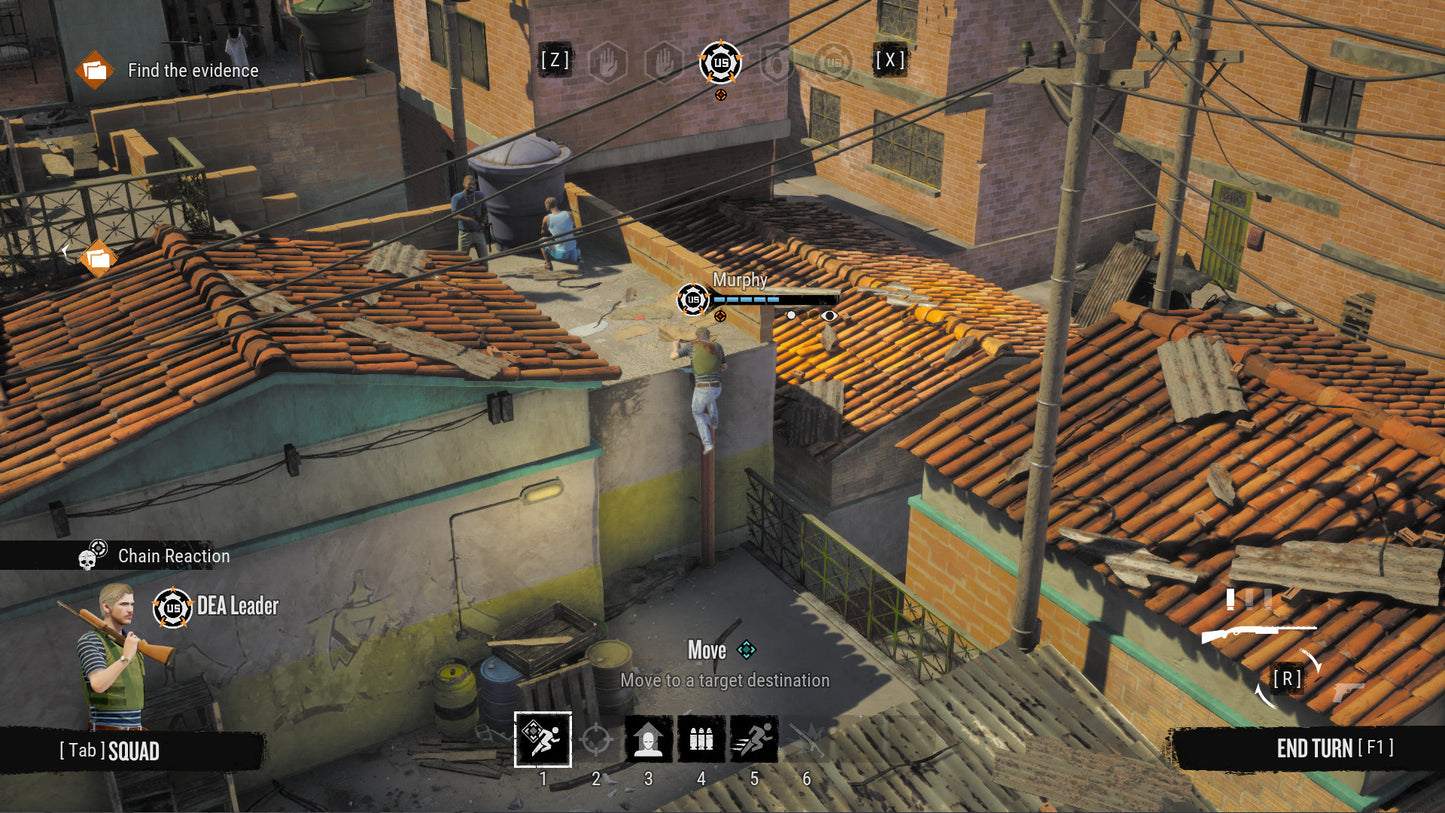Viewport: 1445px width, 813px height.
Task: Choose the greyed-out melee strike ability
Action: (x=806, y=740)
